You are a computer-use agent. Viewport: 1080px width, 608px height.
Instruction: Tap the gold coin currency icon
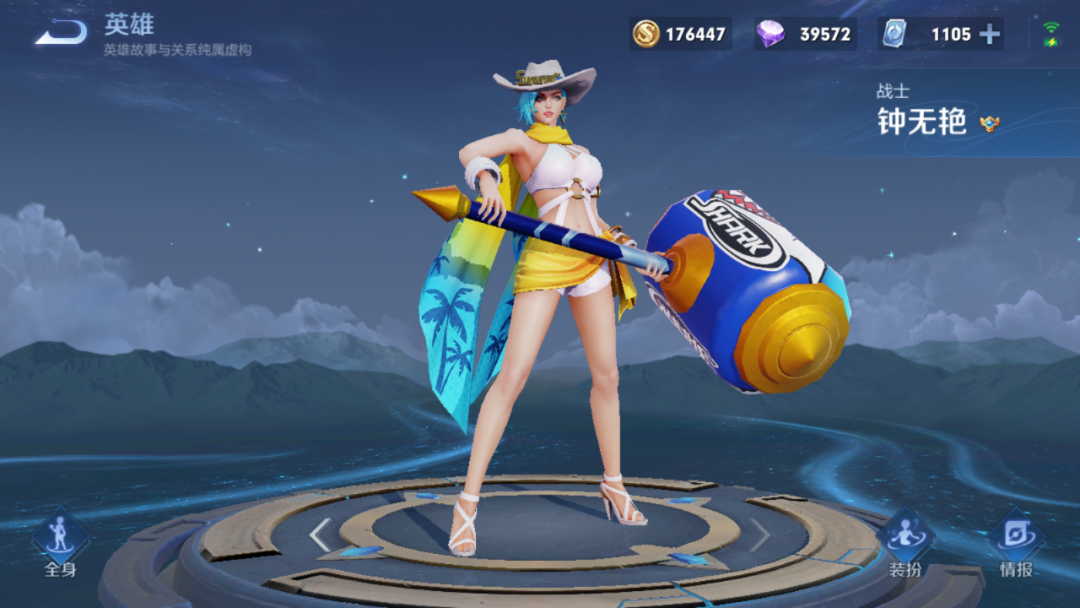tap(646, 34)
